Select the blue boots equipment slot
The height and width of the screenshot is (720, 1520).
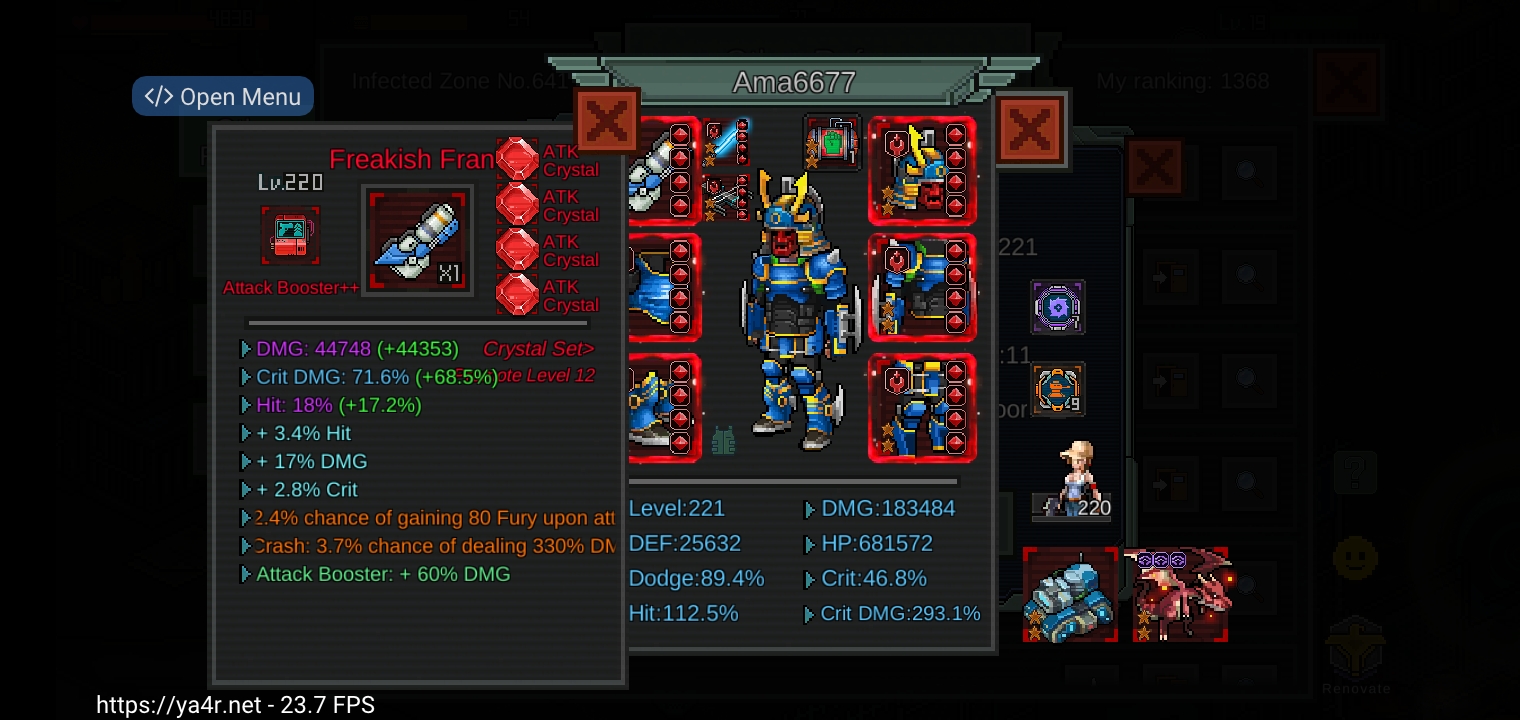coord(662,408)
